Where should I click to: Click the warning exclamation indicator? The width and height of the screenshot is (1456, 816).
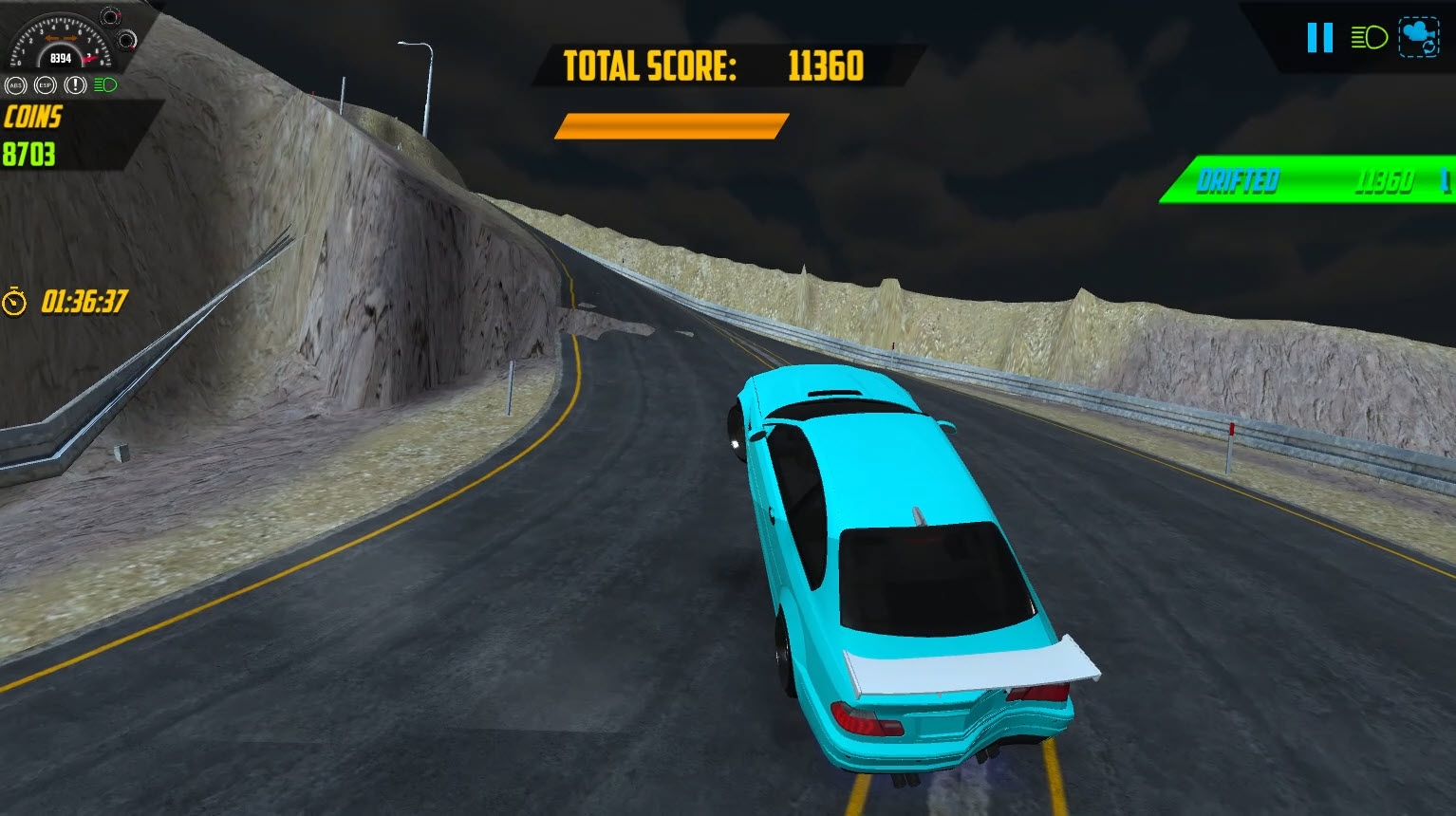[x=74, y=84]
